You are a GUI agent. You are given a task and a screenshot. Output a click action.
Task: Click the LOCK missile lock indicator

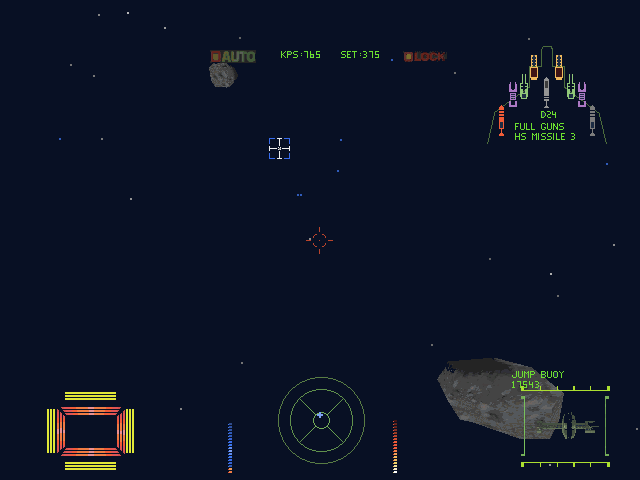(425, 57)
